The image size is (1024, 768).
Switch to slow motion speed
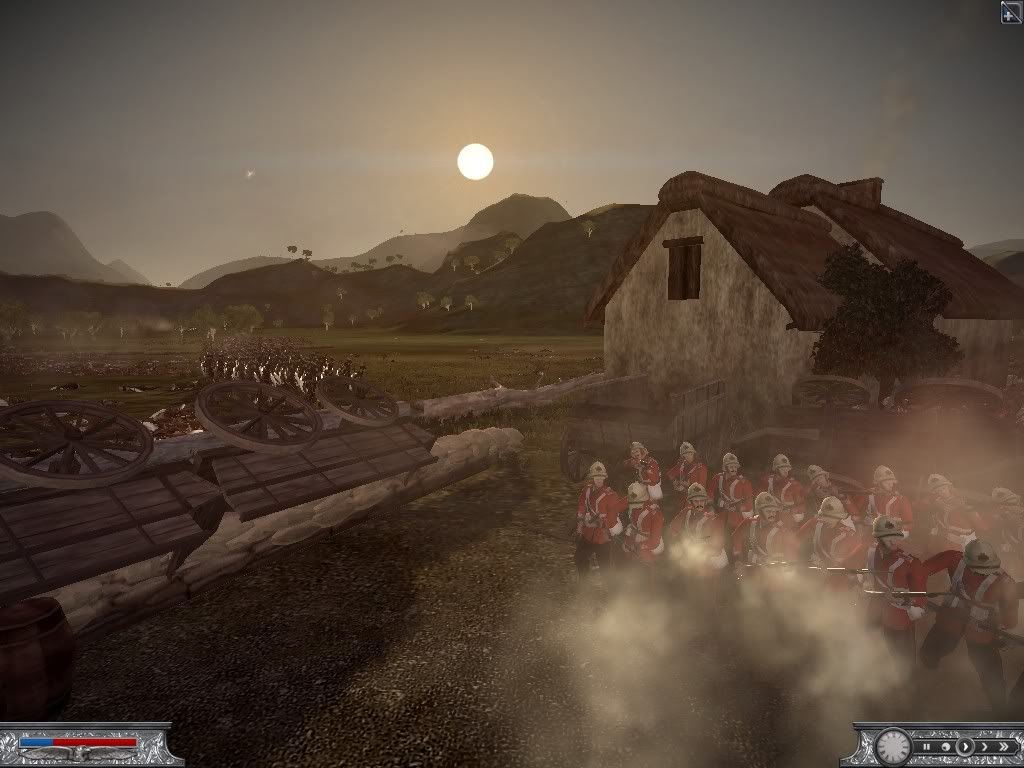(946, 747)
